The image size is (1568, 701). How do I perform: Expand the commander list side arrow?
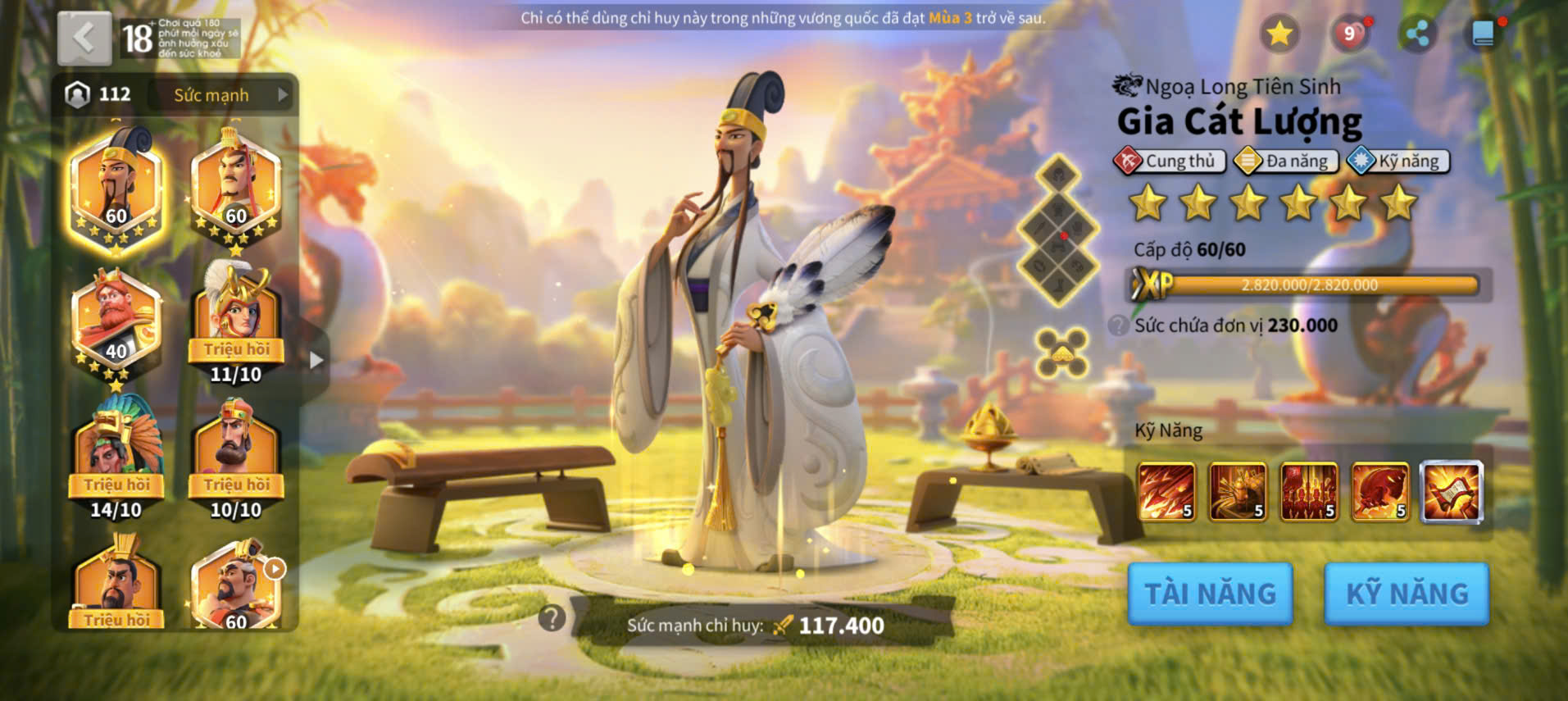[x=316, y=360]
